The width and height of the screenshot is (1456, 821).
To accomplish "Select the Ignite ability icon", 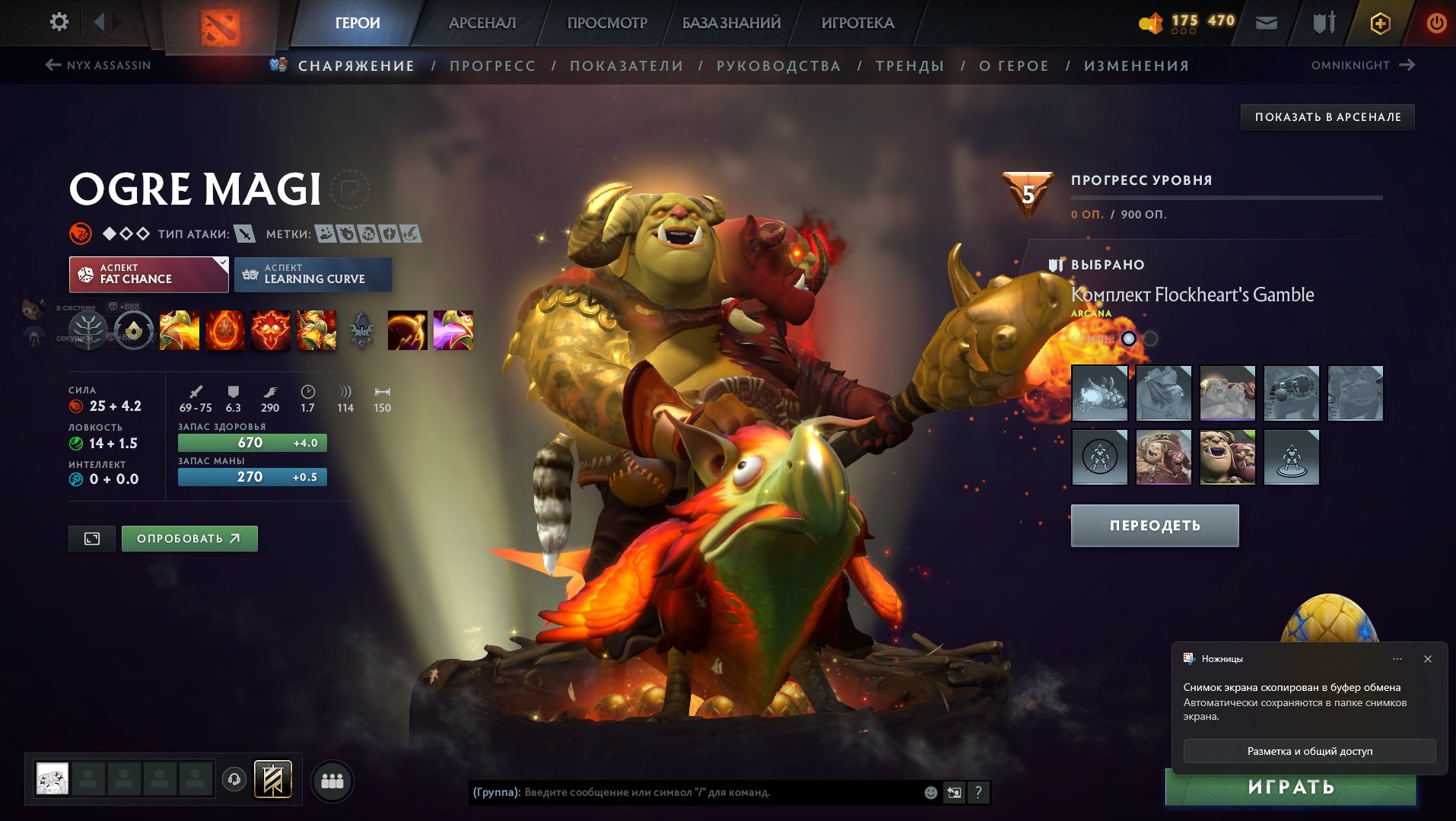I will (x=226, y=330).
